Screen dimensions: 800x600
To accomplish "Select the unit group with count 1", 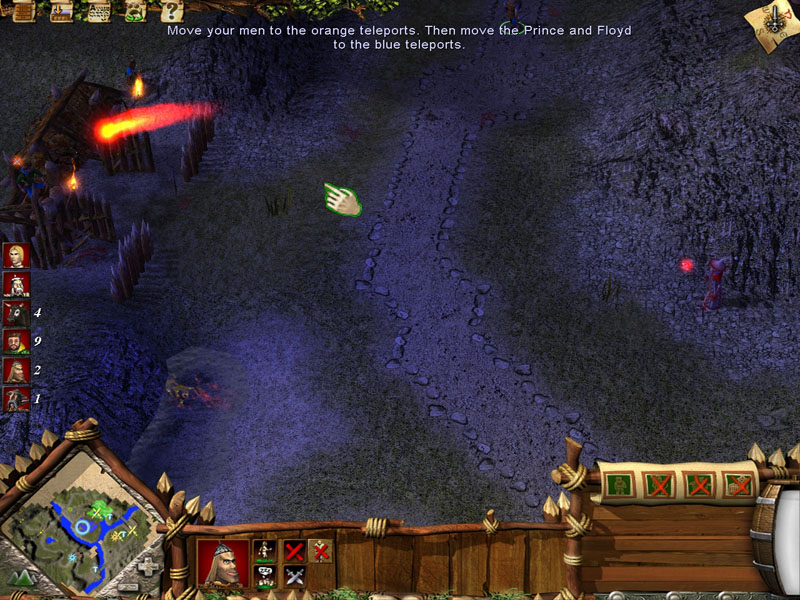I will coord(15,399).
